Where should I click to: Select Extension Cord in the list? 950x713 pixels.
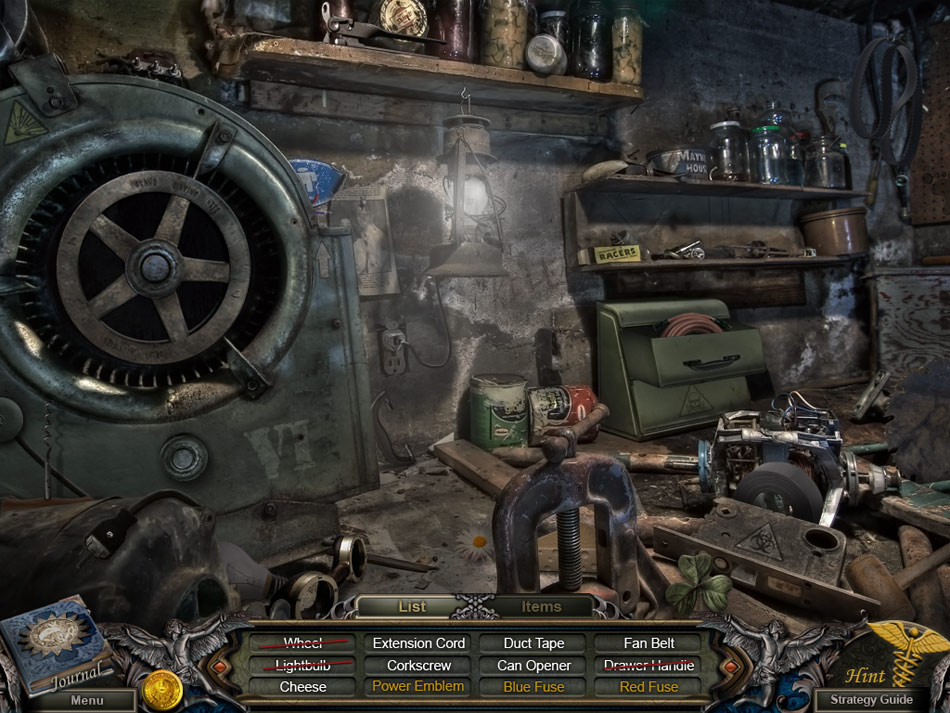tap(418, 643)
